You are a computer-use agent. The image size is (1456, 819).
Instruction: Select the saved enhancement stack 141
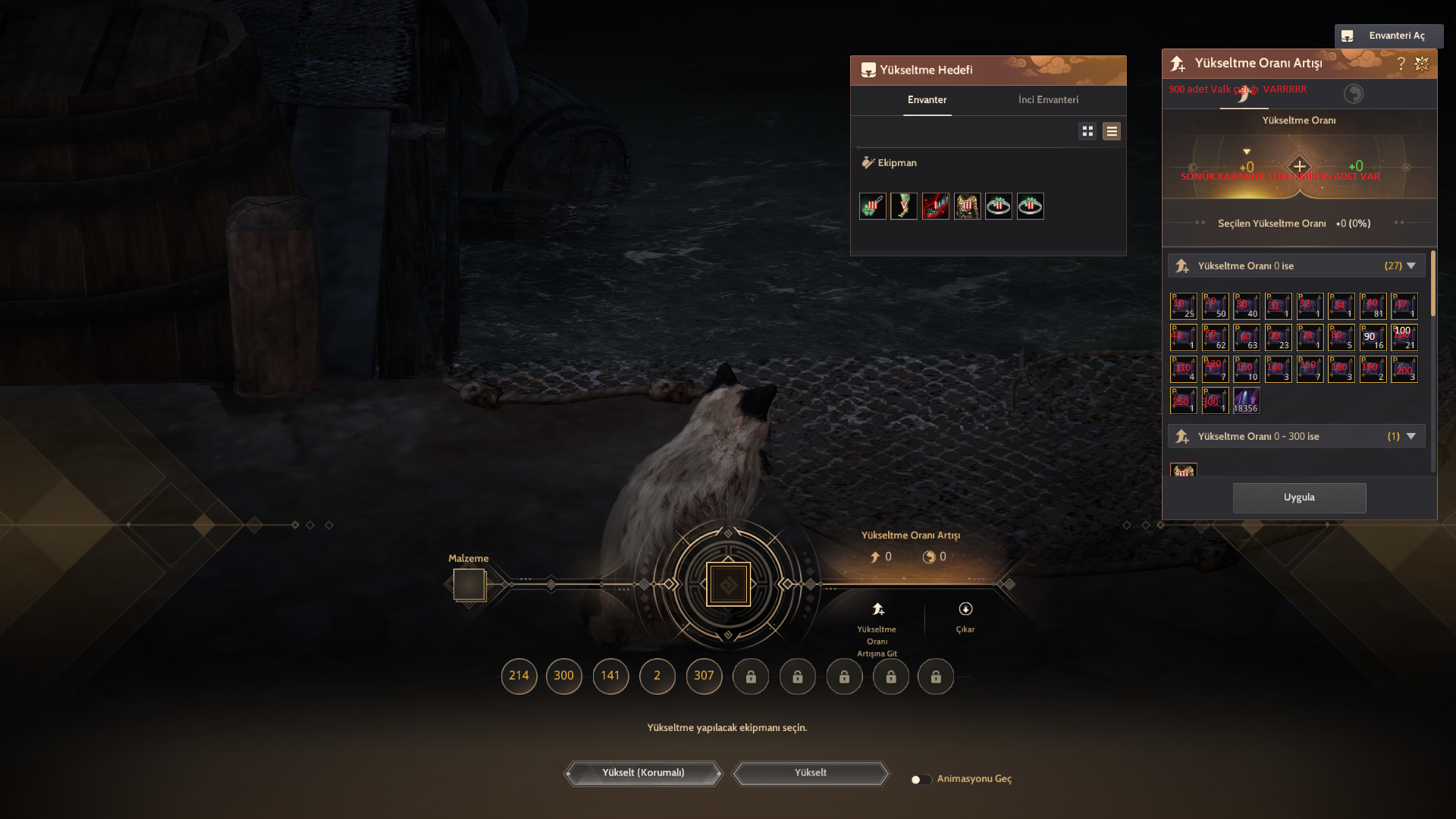coord(610,676)
